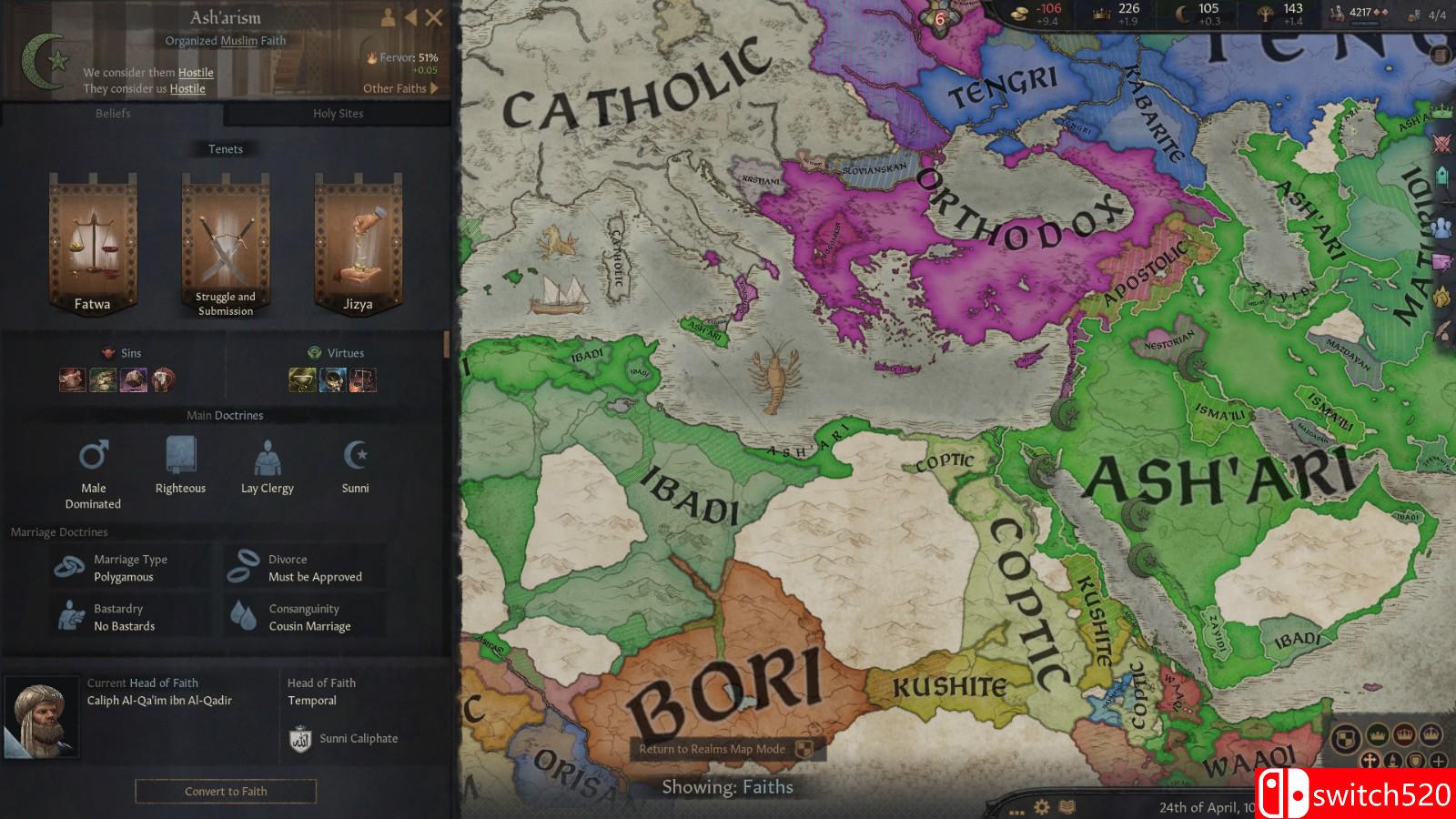Click the gold treasury icon in top bar
This screenshot has width=1456, height=819.
coord(1017,13)
